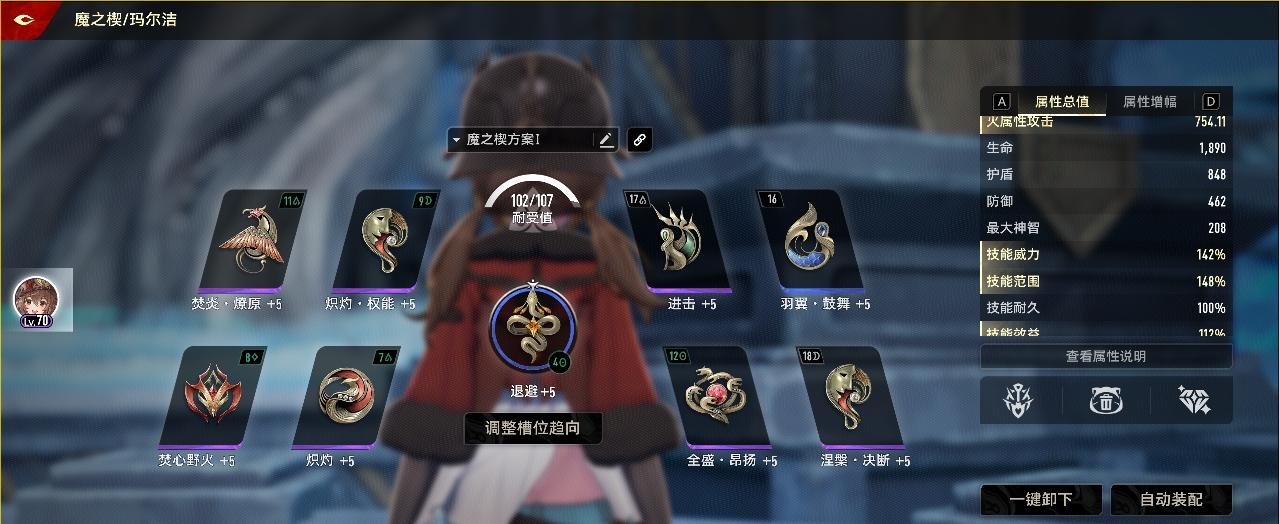Open the 魔之楔方案I dropdown

pos(520,140)
